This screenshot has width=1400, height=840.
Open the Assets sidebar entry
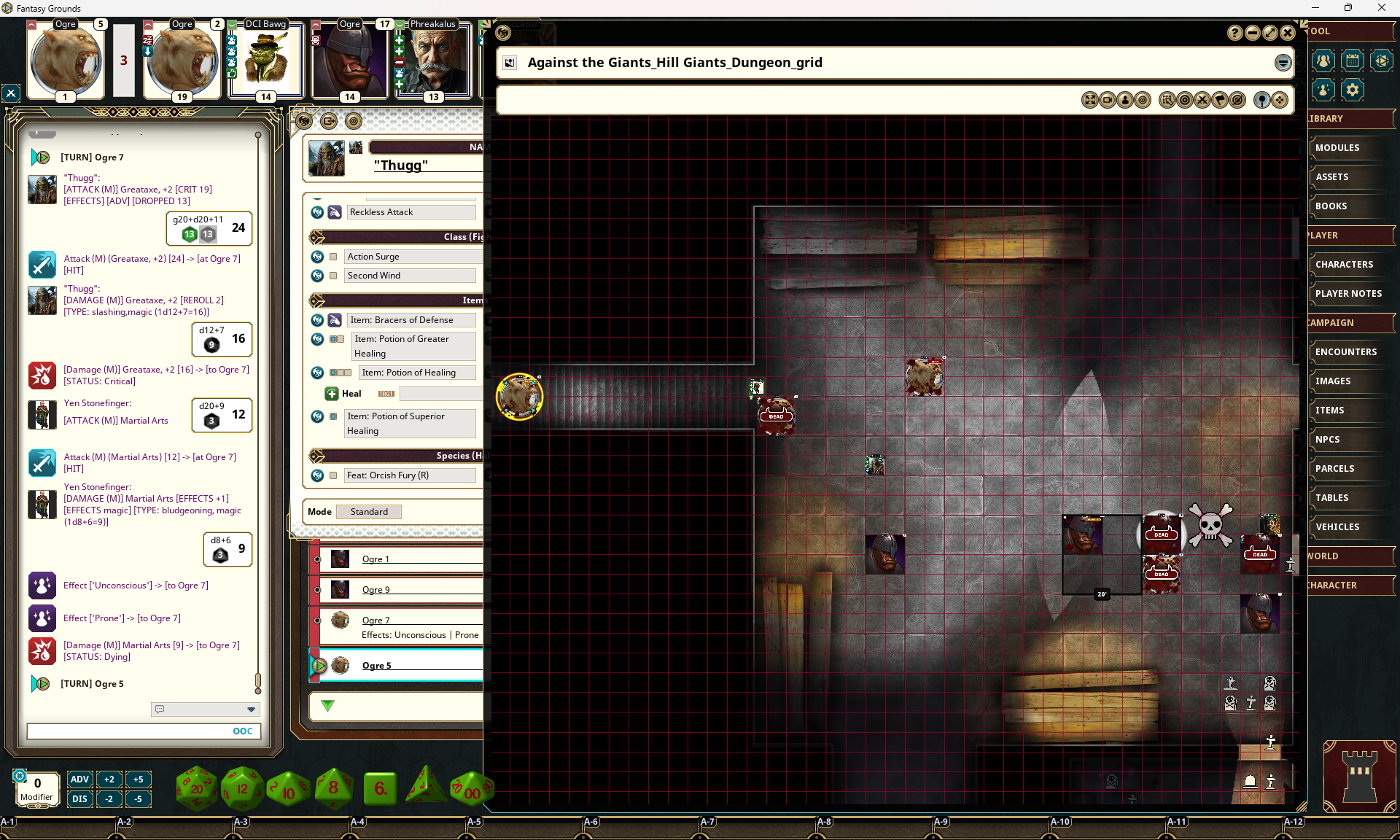coord(1331,177)
